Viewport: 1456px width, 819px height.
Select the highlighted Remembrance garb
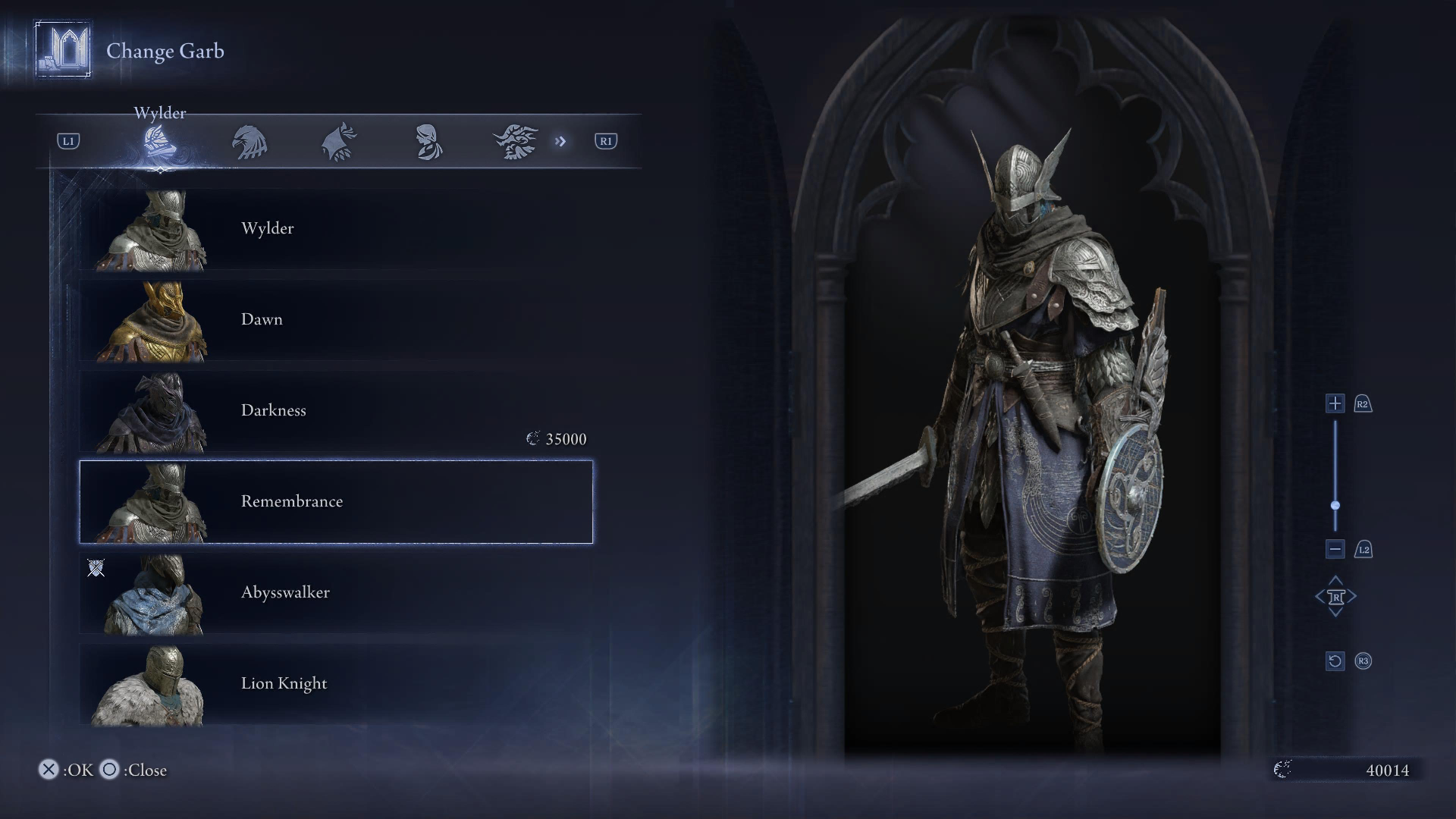[x=336, y=501]
